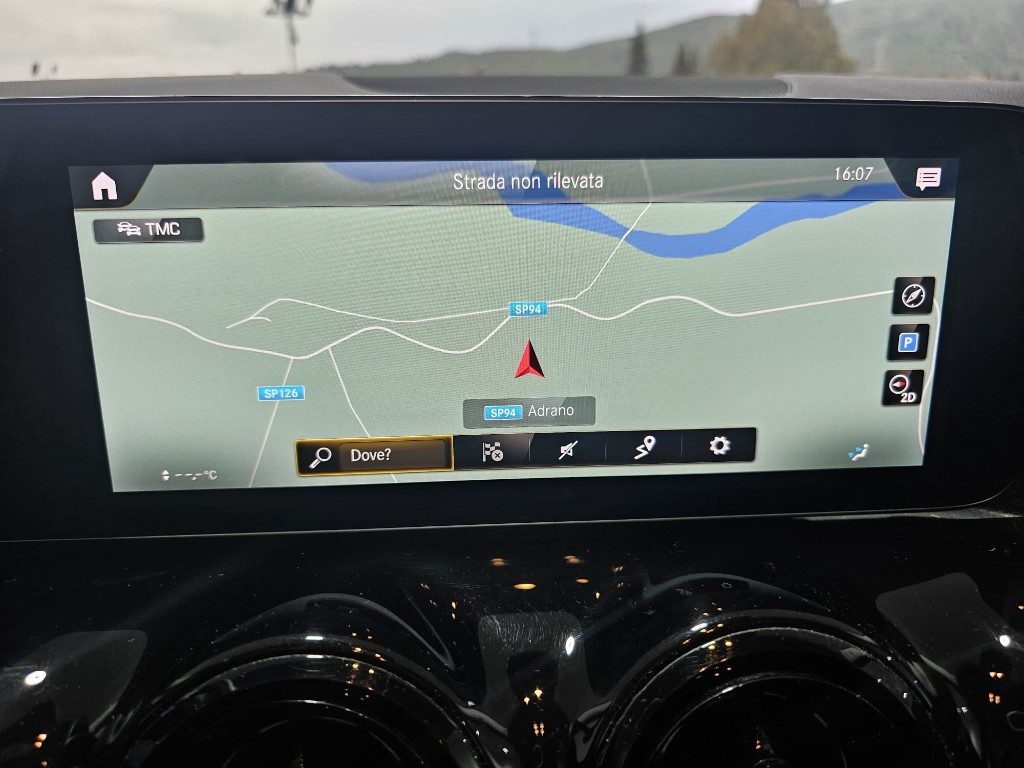Switch map view using the 2D button
The height and width of the screenshot is (768, 1024).
click(903, 388)
